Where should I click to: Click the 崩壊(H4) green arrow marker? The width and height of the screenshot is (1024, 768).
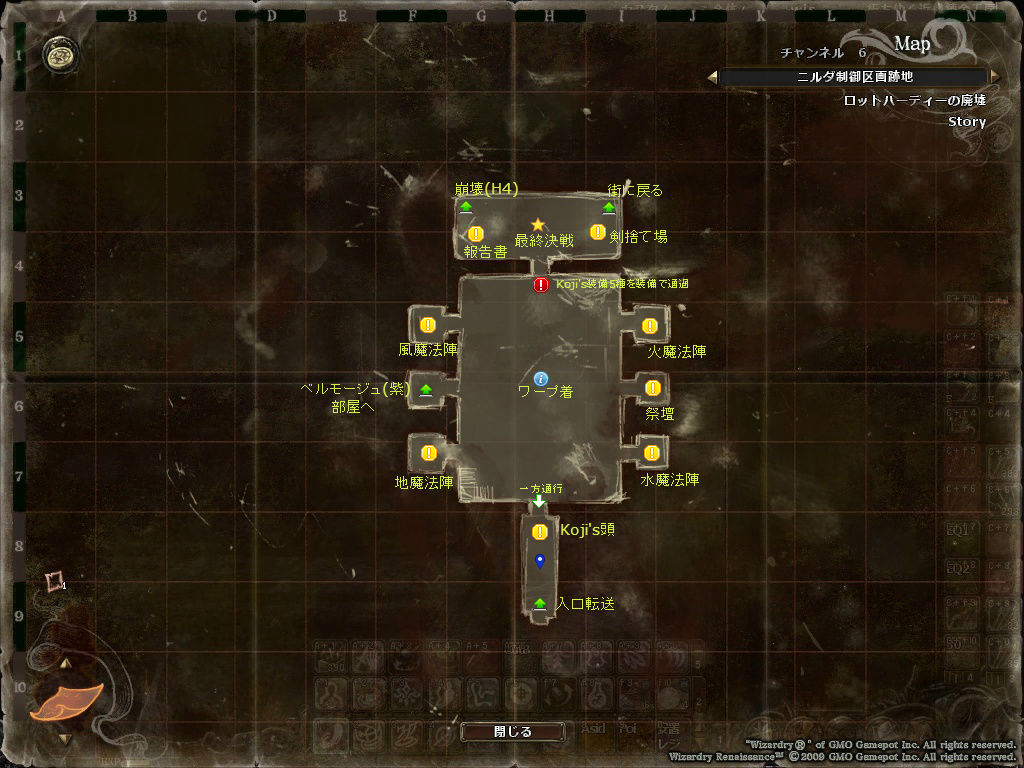coord(466,208)
